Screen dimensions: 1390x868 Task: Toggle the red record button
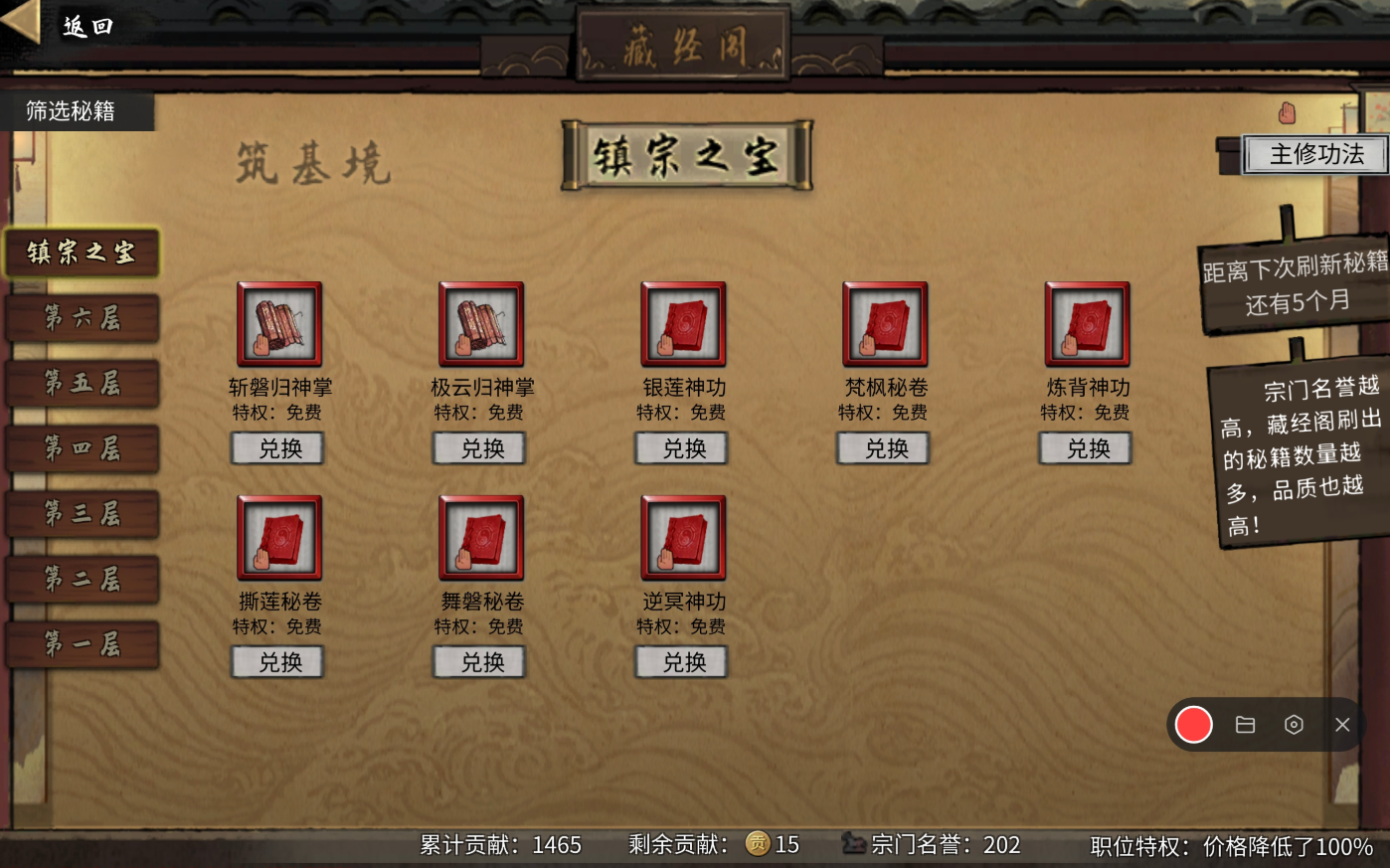point(1193,725)
